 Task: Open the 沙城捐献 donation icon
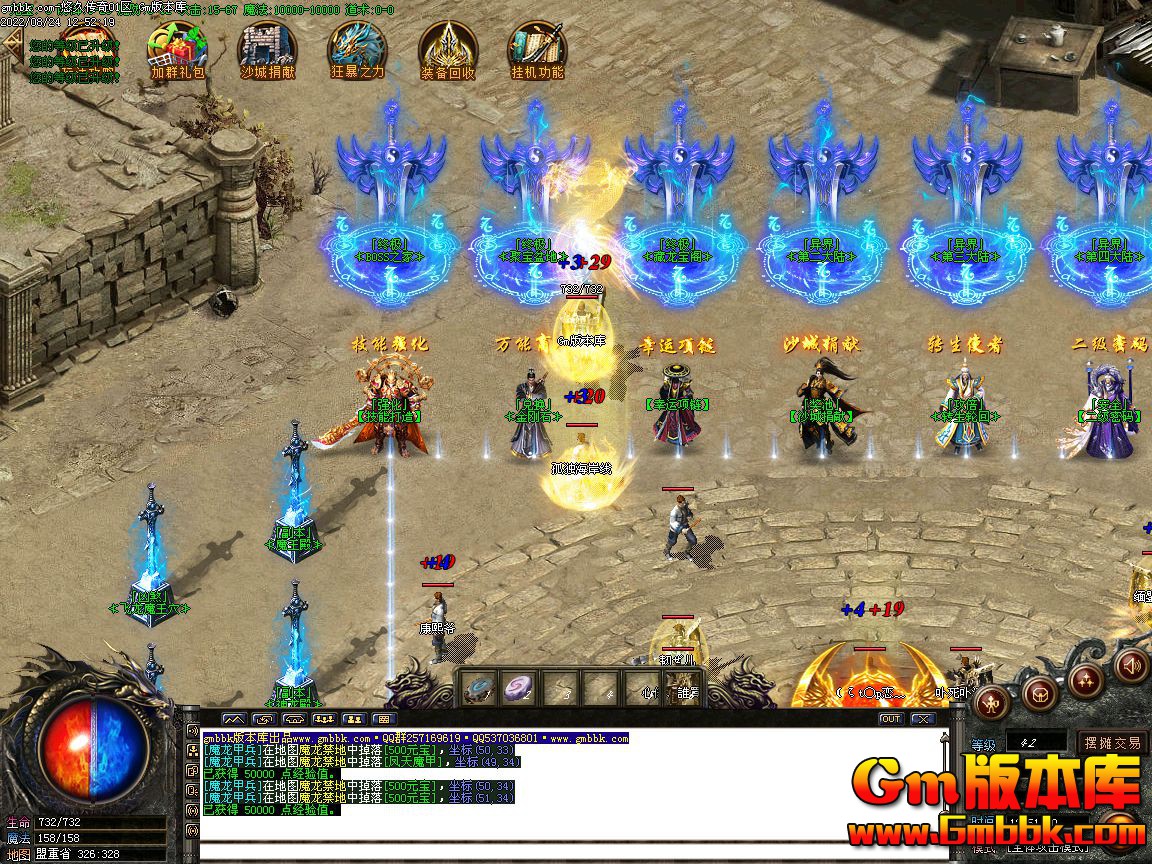click(267, 47)
